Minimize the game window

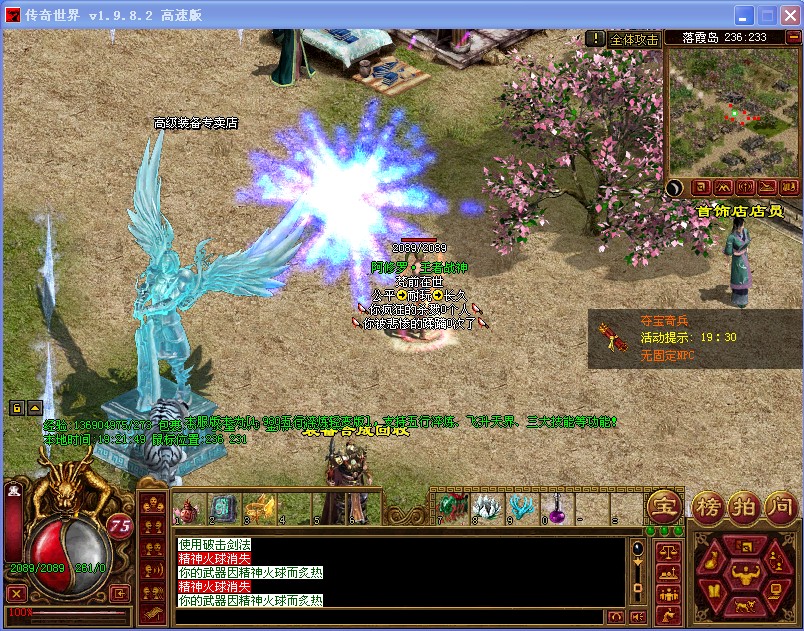(743, 15)
